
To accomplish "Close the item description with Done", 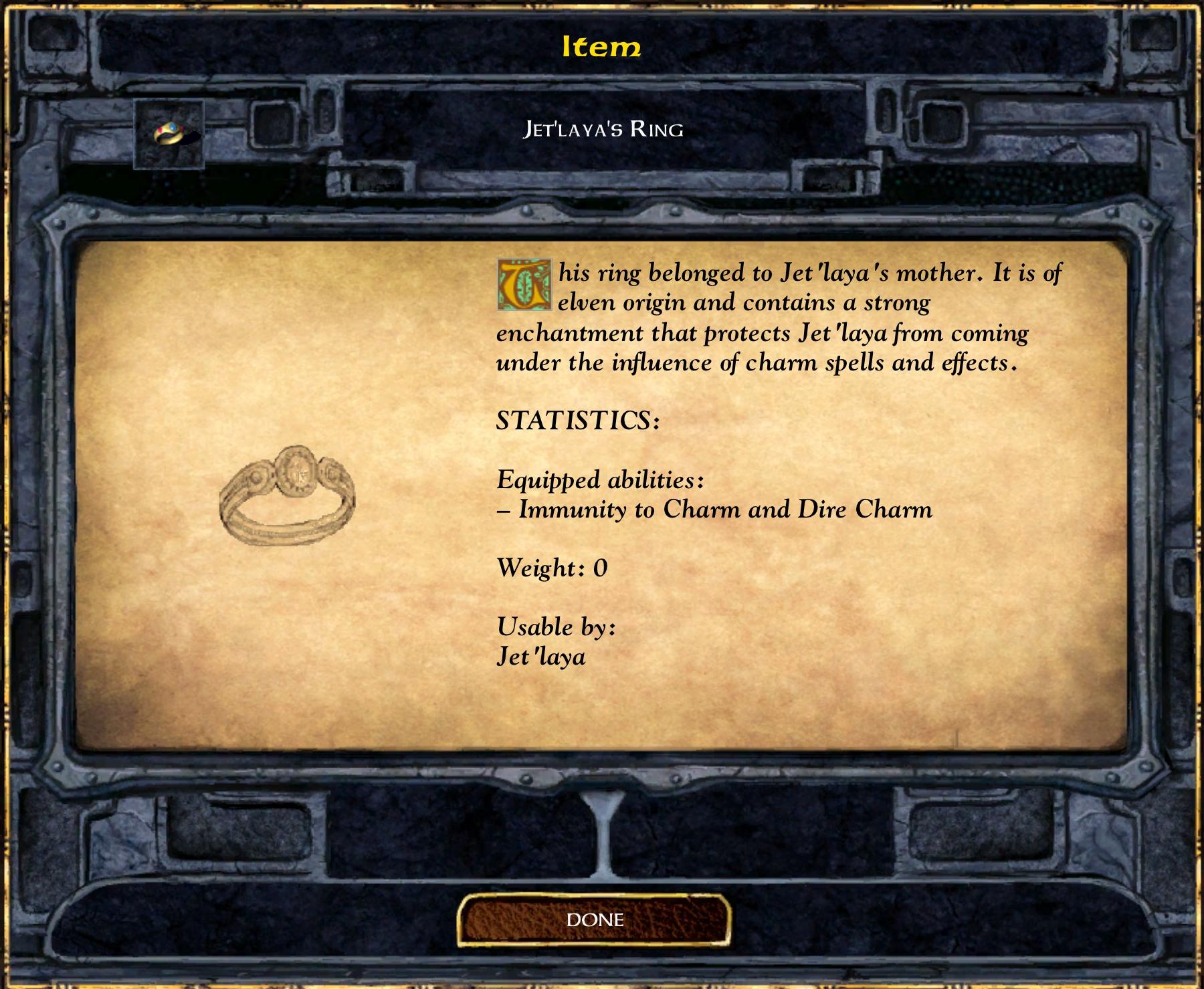I will tap(594, 920).
